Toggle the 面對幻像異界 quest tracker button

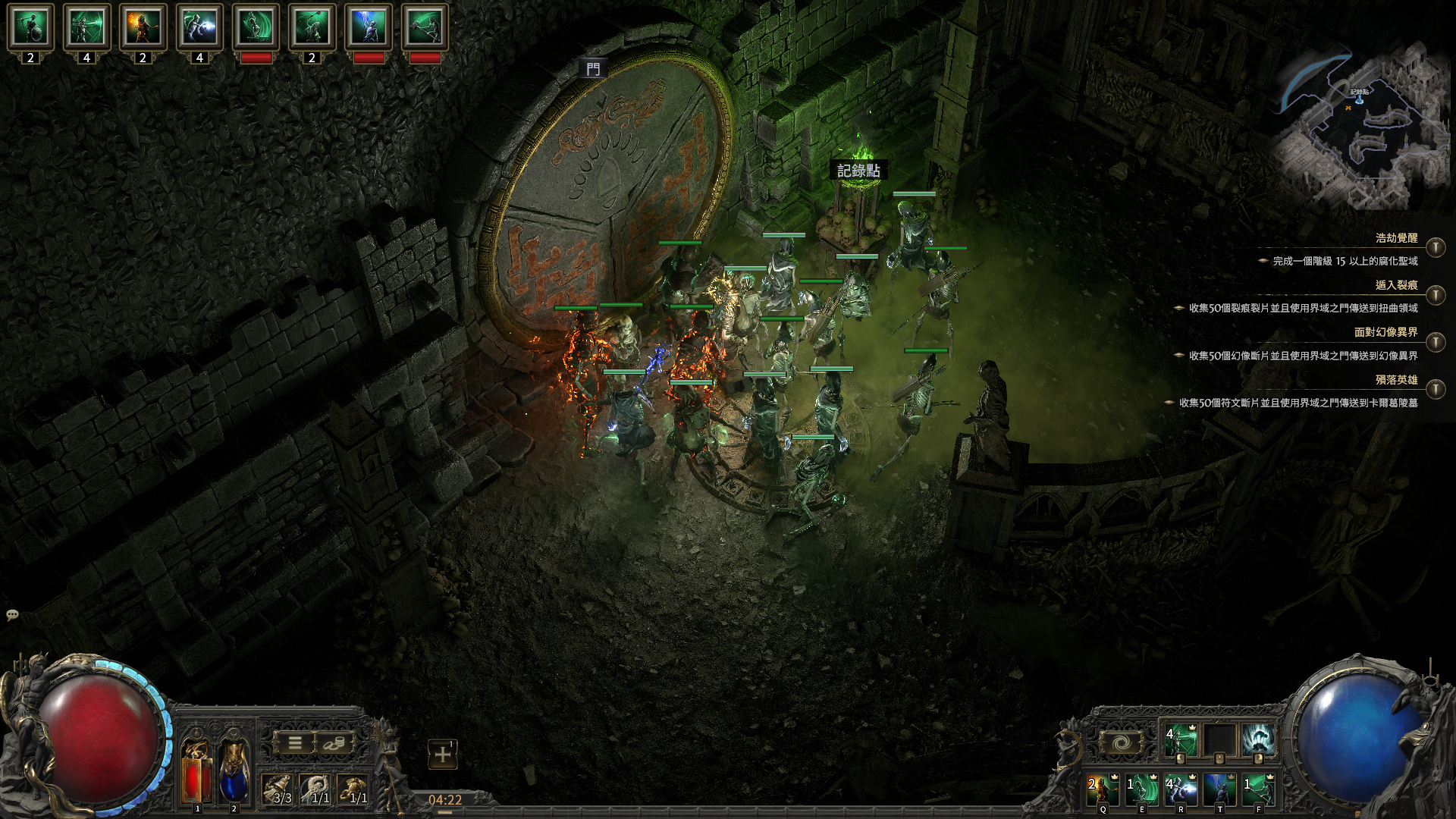pyautogui.click(x=1435, y=342)
